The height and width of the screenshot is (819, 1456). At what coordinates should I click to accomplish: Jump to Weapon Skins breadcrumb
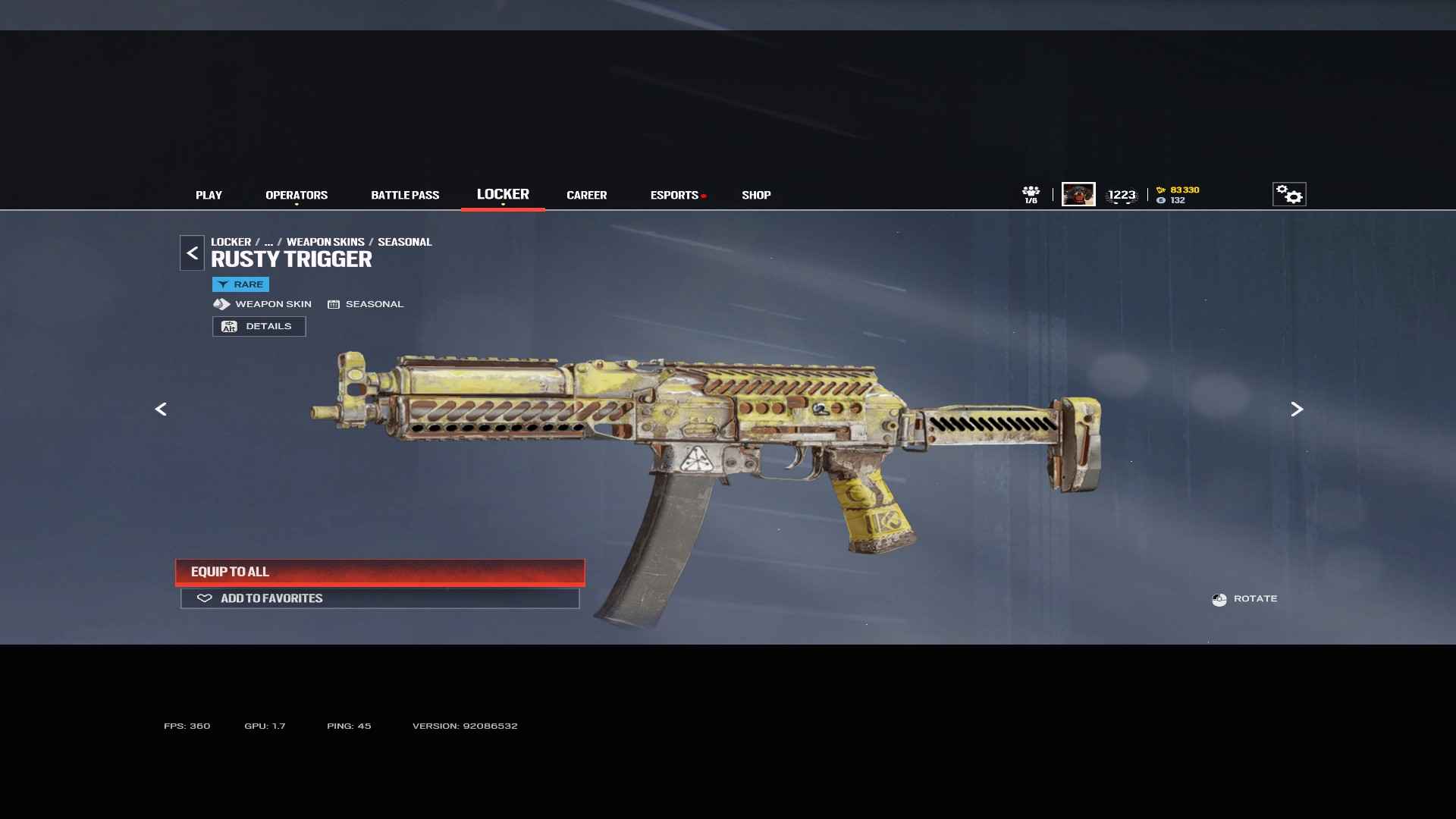(x=325, y=242)
